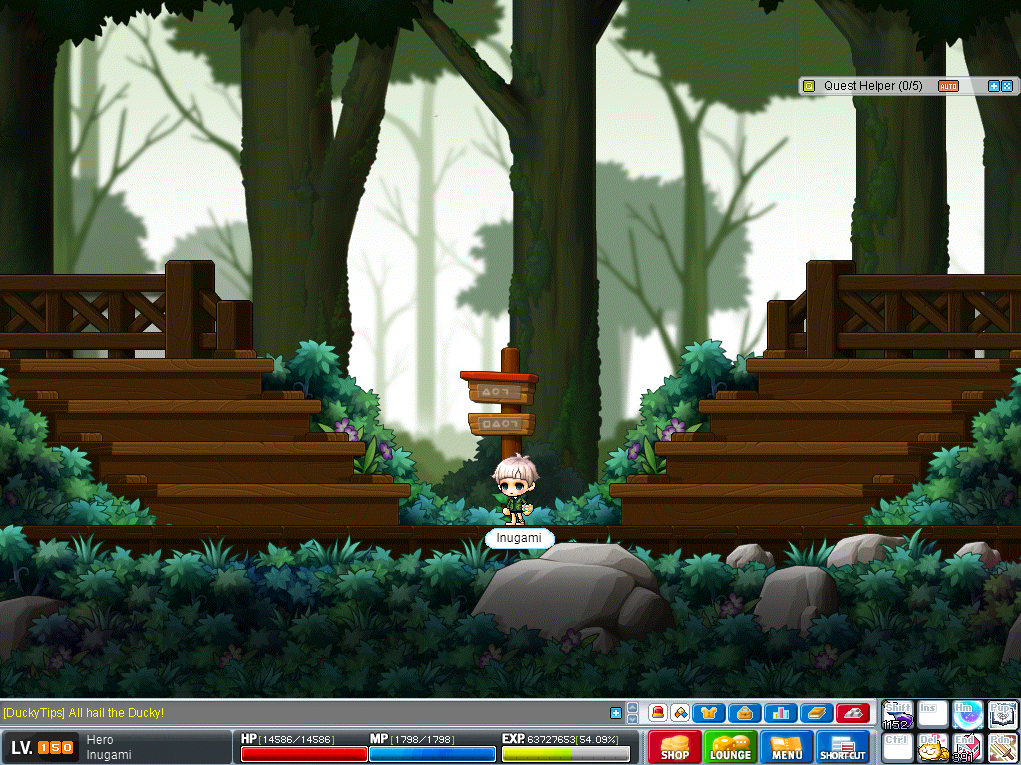The width and height of the screenshot is (1021, 765).
Task: Expand the chat window with plus button
Action: 616,713
